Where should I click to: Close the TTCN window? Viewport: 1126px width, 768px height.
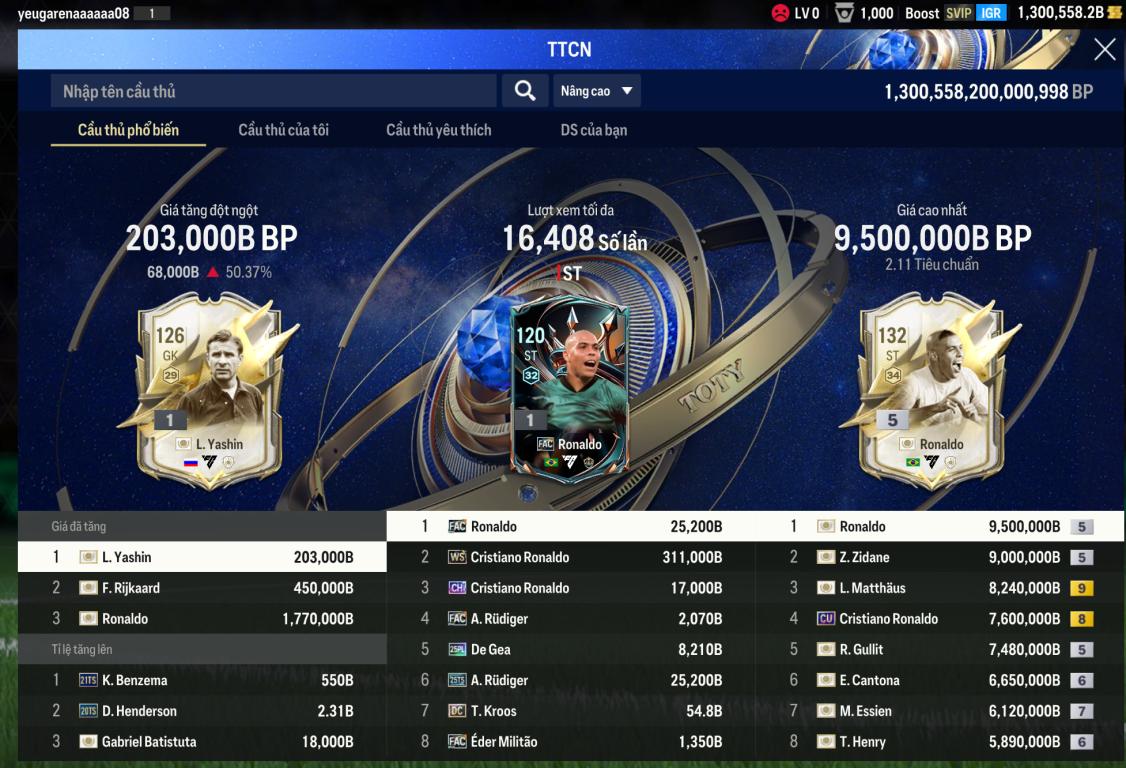click(1104, 50)
